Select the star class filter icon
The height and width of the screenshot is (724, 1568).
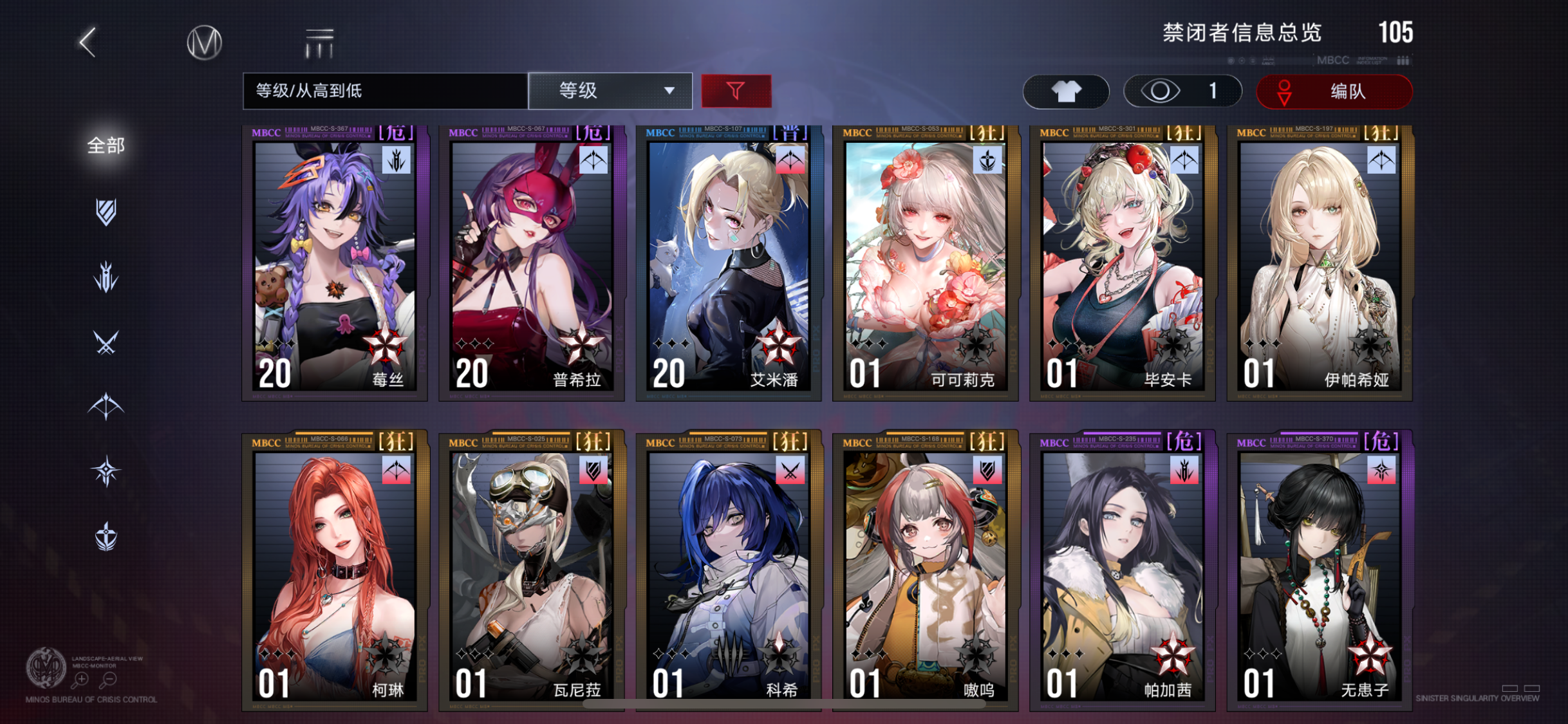[106, 470]
